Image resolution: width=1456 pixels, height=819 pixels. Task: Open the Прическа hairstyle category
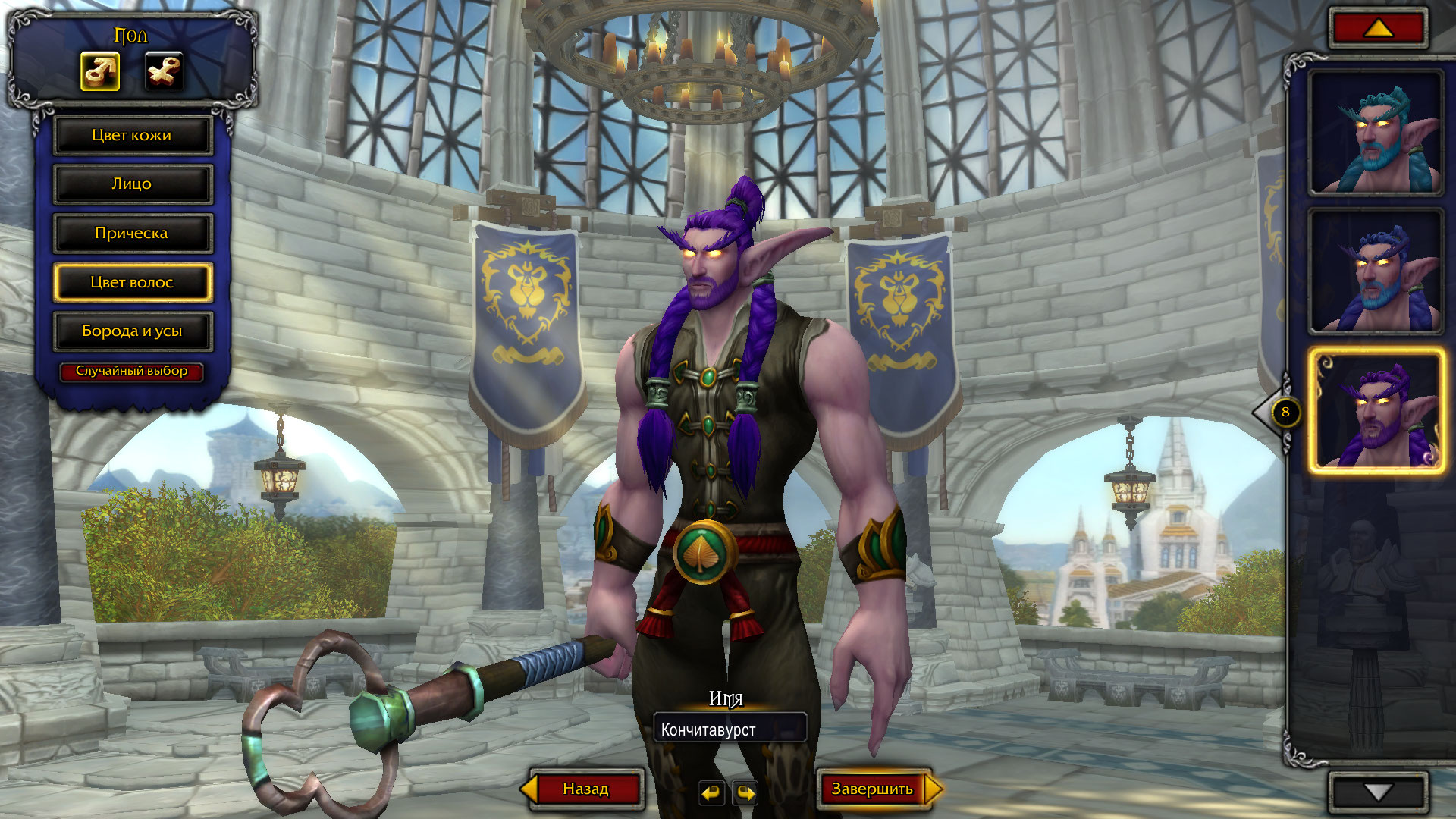tap(132, 234)
